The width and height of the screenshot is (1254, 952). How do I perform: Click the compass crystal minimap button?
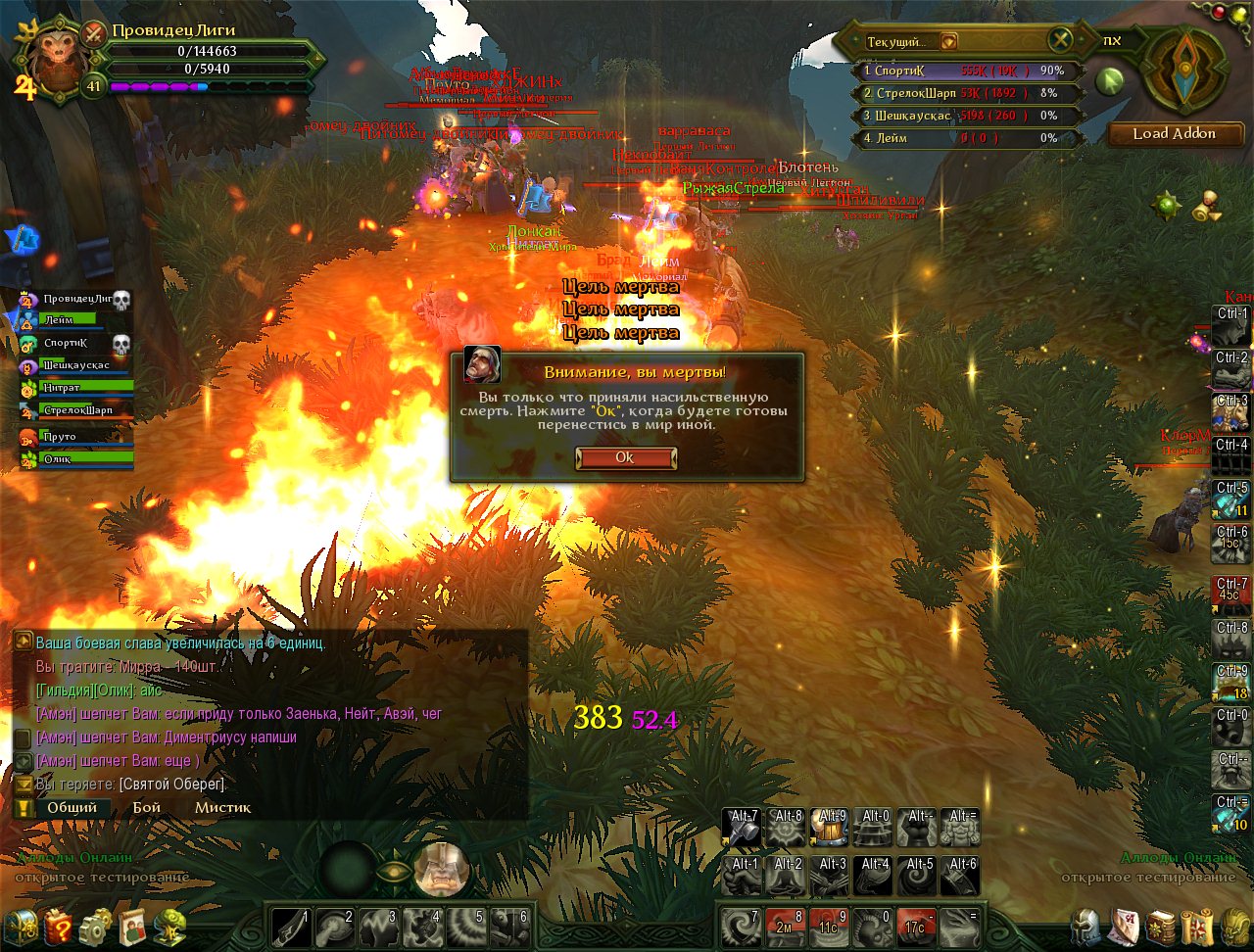1185,70
